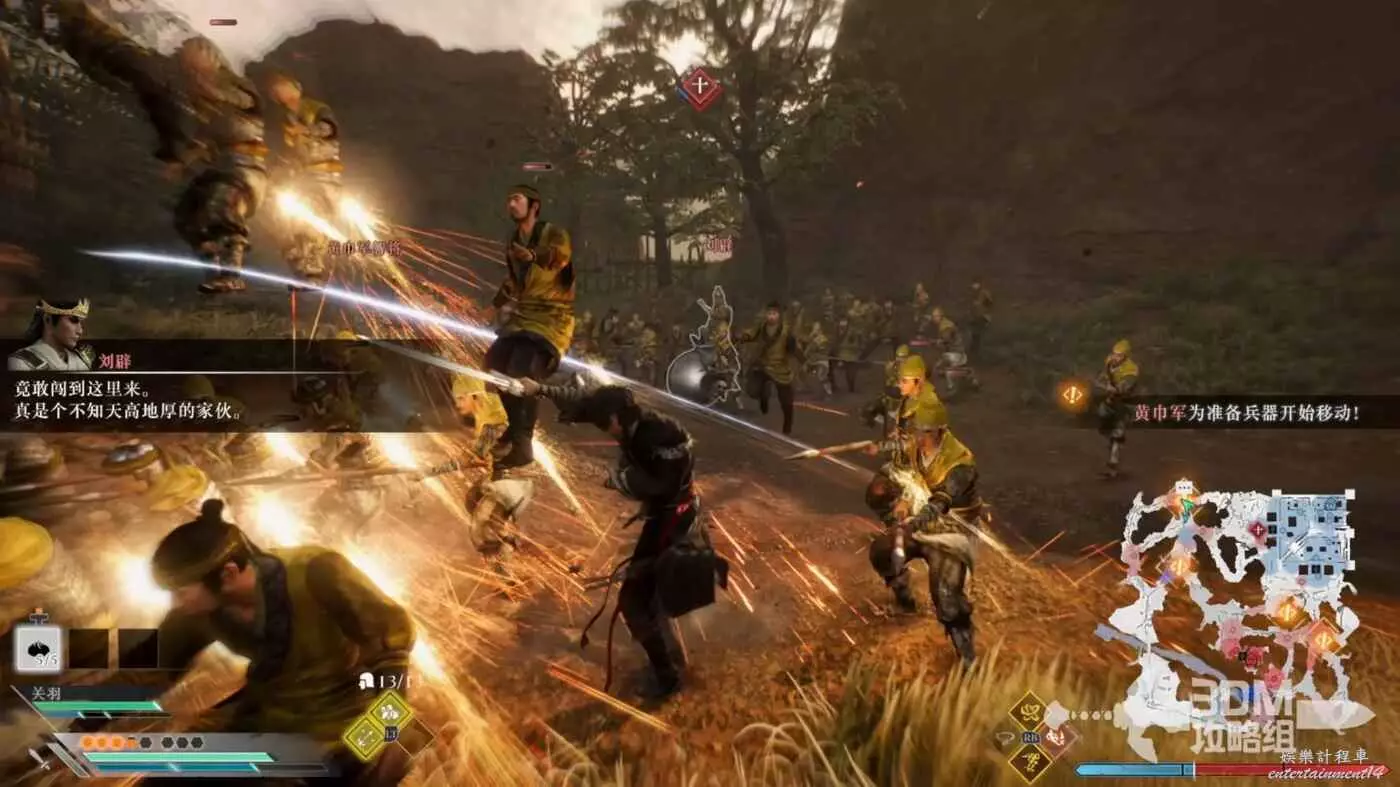The width and height of the screenshot is (1400, 787).
Task: Click the red crossed-swords objective marker above the trees
Action: coord(700,88)
